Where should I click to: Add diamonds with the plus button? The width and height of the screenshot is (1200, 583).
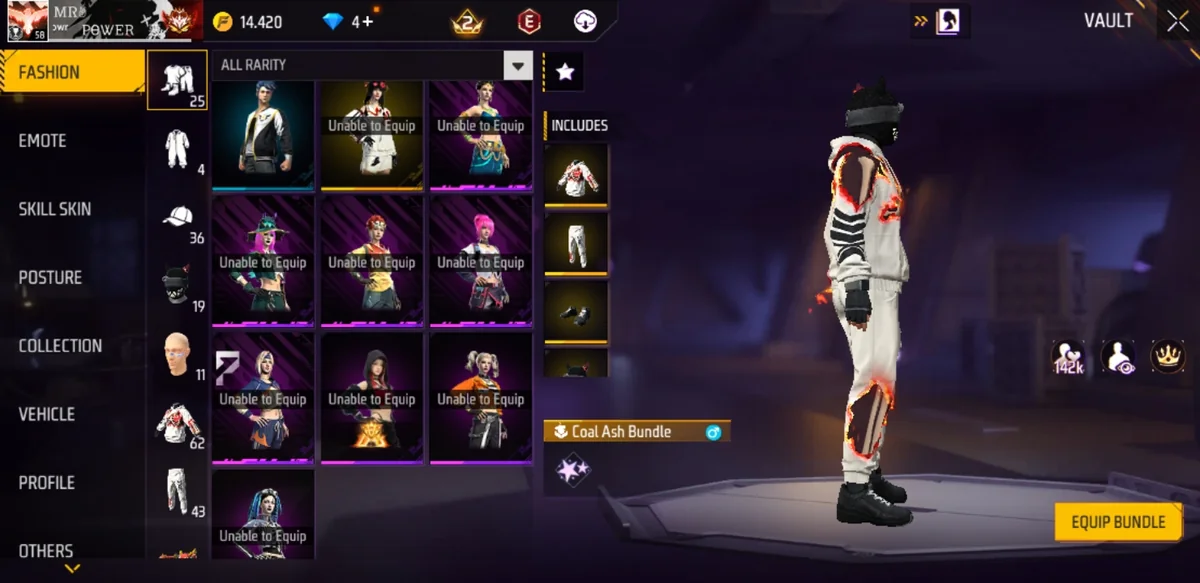[x=368, y=22]
